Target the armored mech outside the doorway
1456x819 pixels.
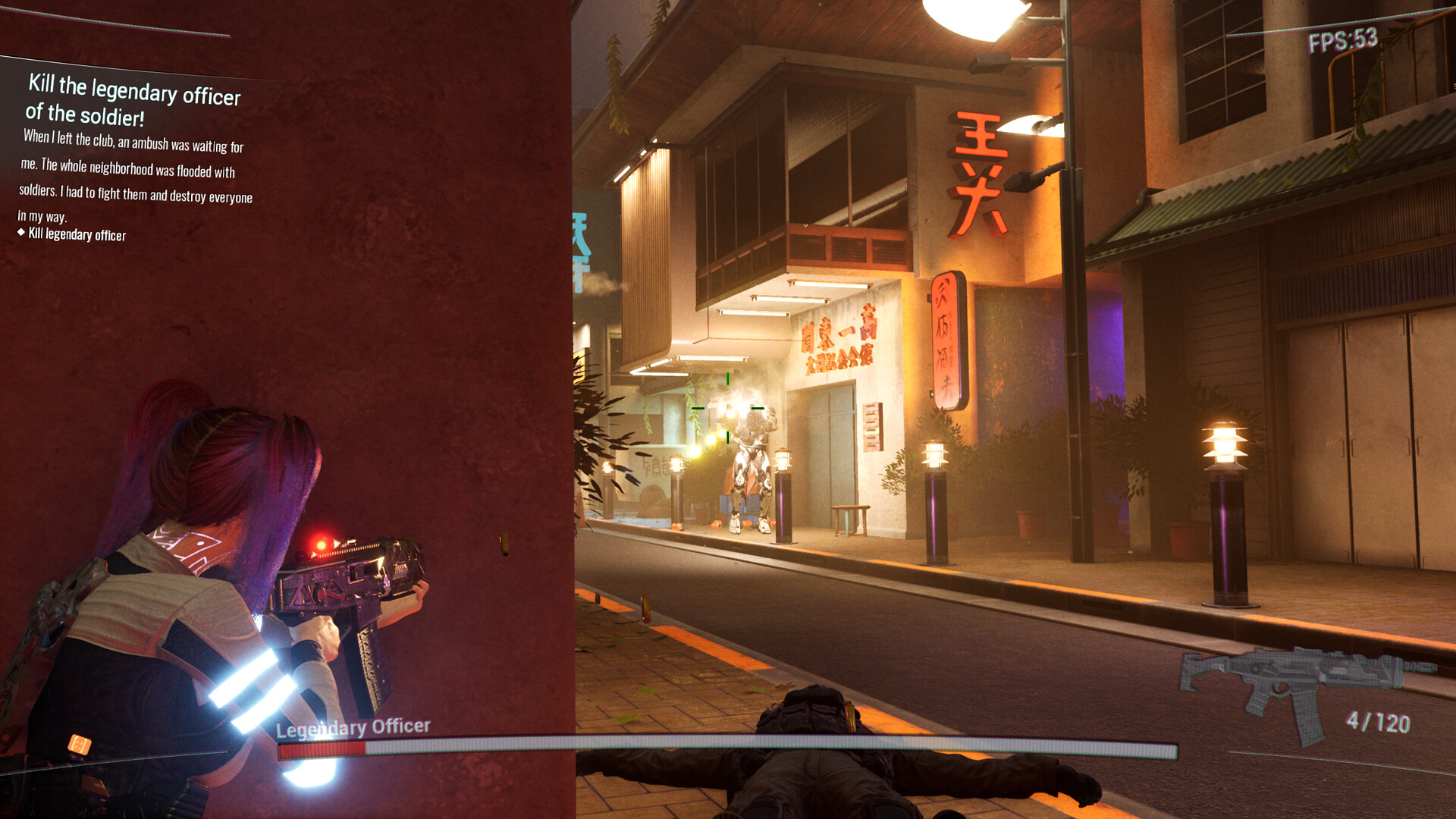[x=747, y=455]
